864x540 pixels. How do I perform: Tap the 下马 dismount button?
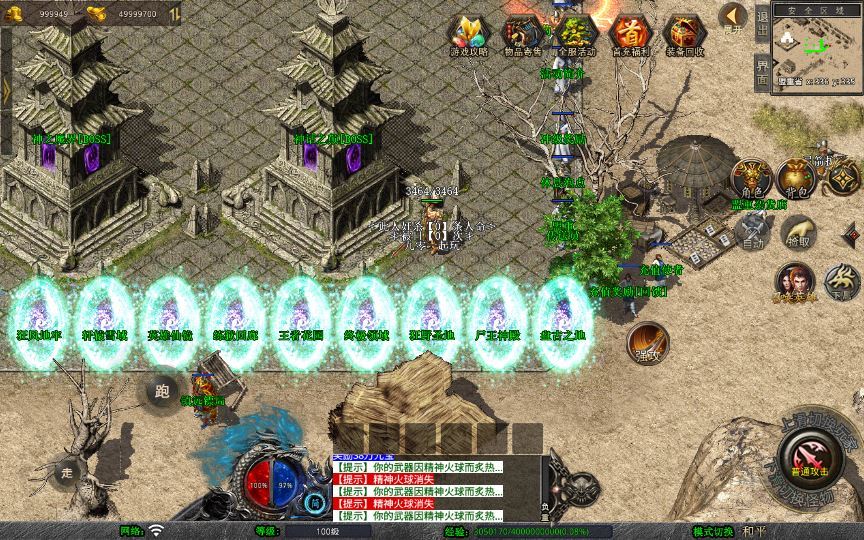841,281
